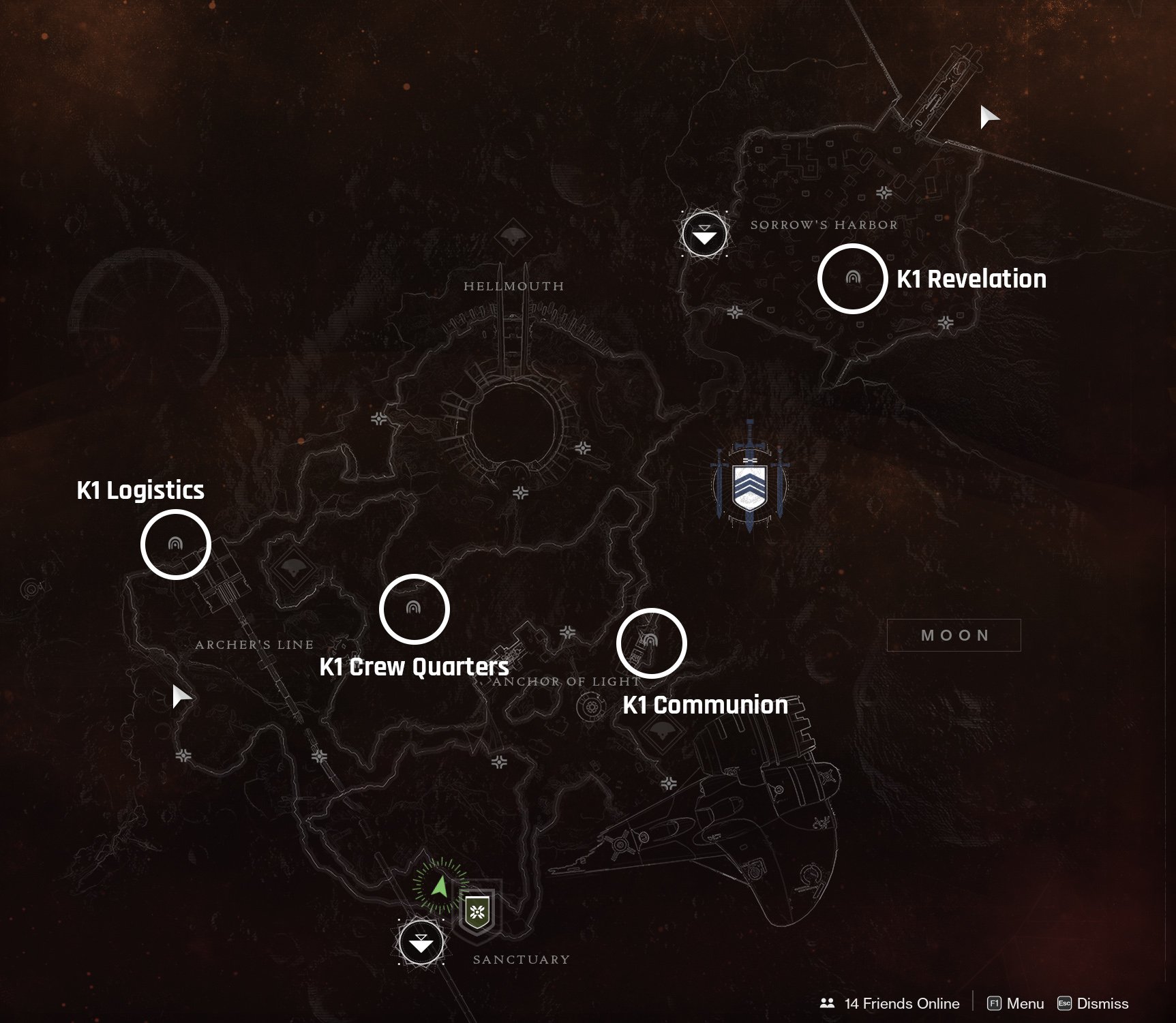The height and width of the screenshot is (1023, 1176).
Task: Select the Sorrow's Harbor landing zone icon
Action: [704, 234]
